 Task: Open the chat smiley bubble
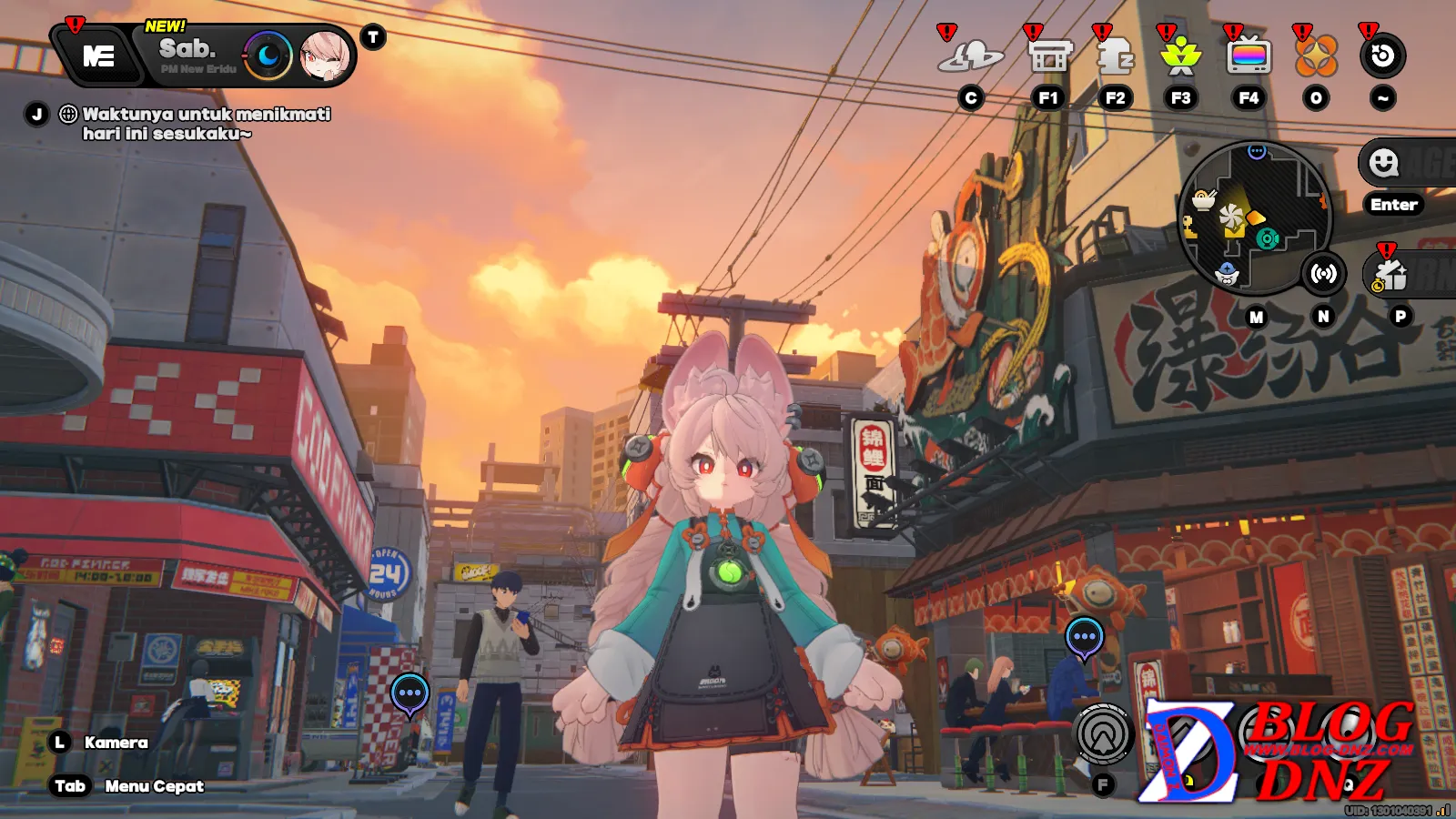tap(1385, 164)
